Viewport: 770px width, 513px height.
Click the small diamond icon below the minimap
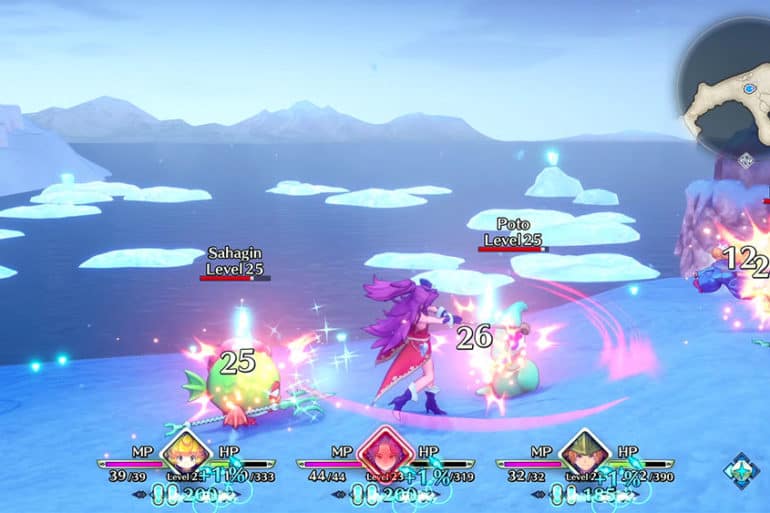pyautogui.click(x=745, y=160)
